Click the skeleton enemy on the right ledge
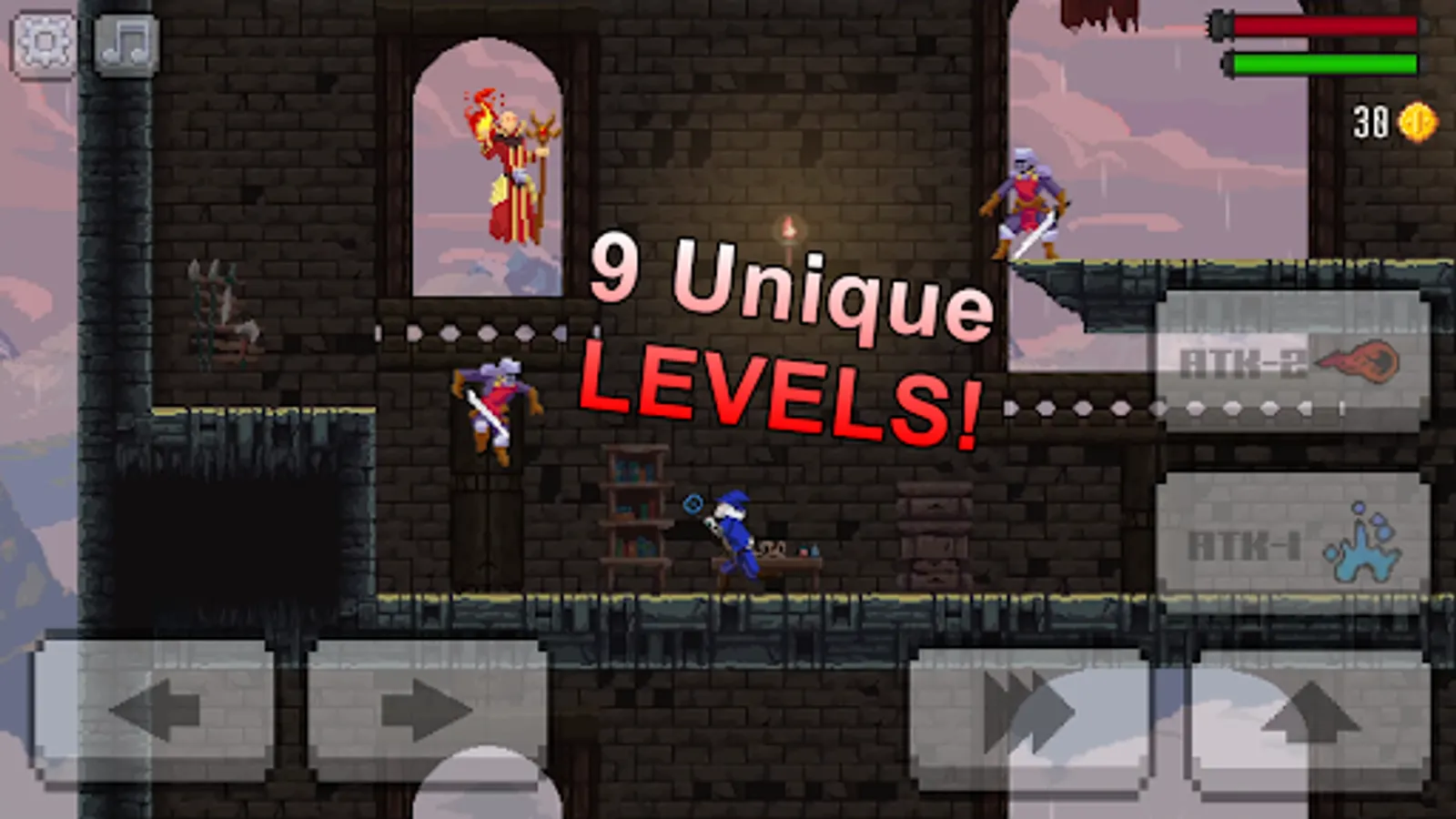Screen dimensions: 1456x819 pyautogui.click(x=1024, y=200)
